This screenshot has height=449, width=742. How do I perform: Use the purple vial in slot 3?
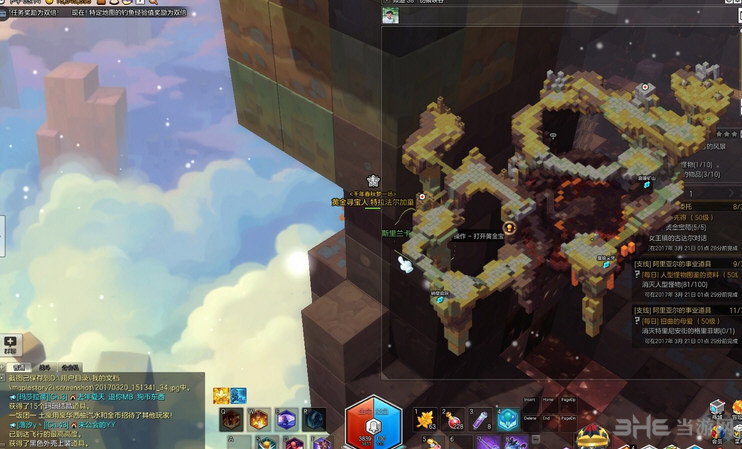(480, 420)
